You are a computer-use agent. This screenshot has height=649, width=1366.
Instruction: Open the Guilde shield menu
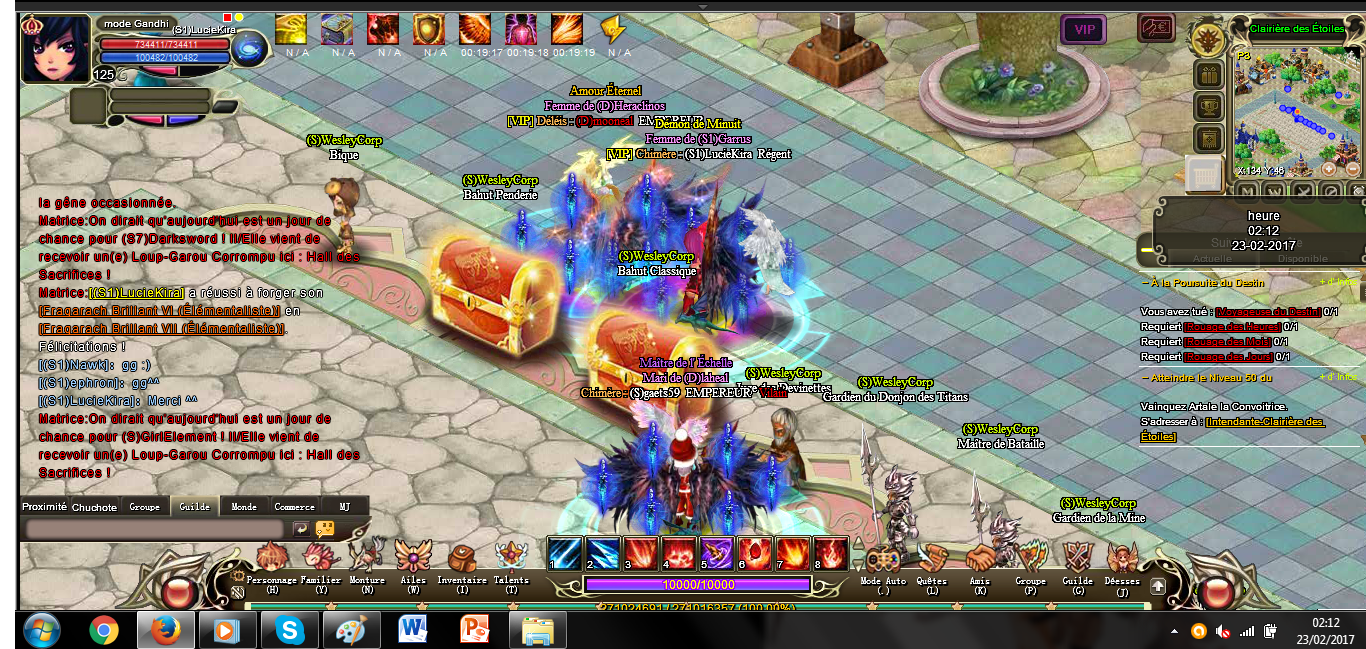(1077, 560)
